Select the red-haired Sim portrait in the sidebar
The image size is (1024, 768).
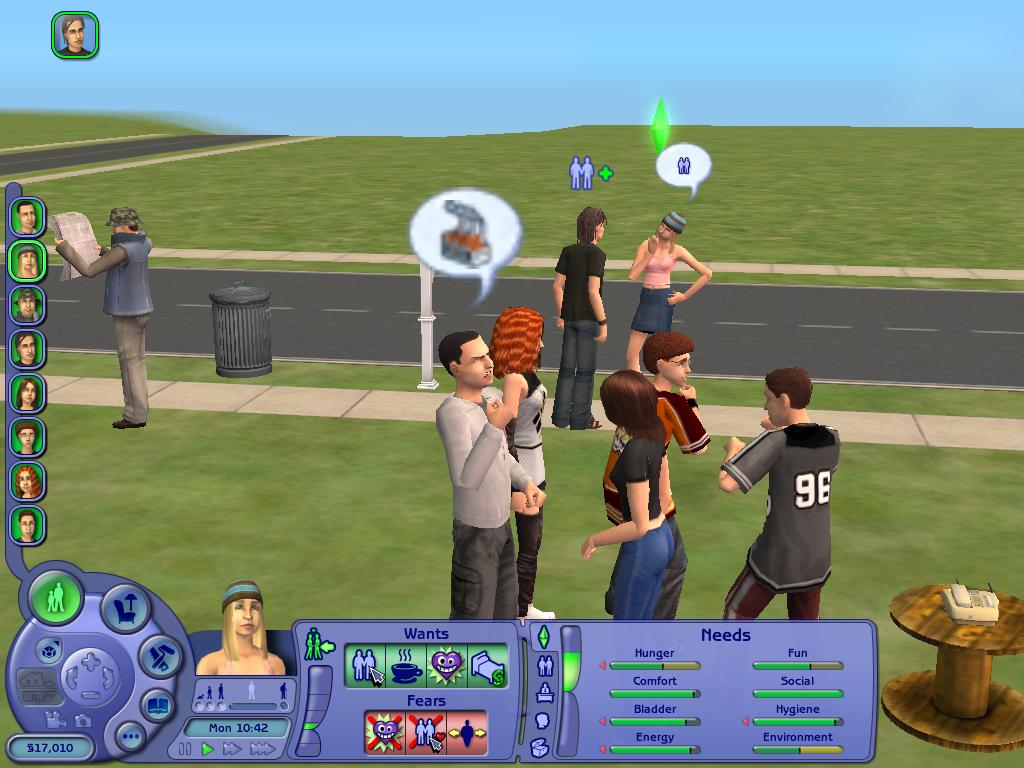point(27,481)
